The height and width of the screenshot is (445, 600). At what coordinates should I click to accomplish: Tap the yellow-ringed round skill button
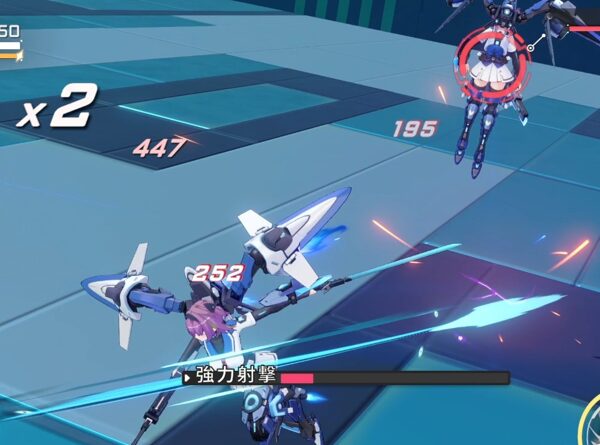click(590, 432)
